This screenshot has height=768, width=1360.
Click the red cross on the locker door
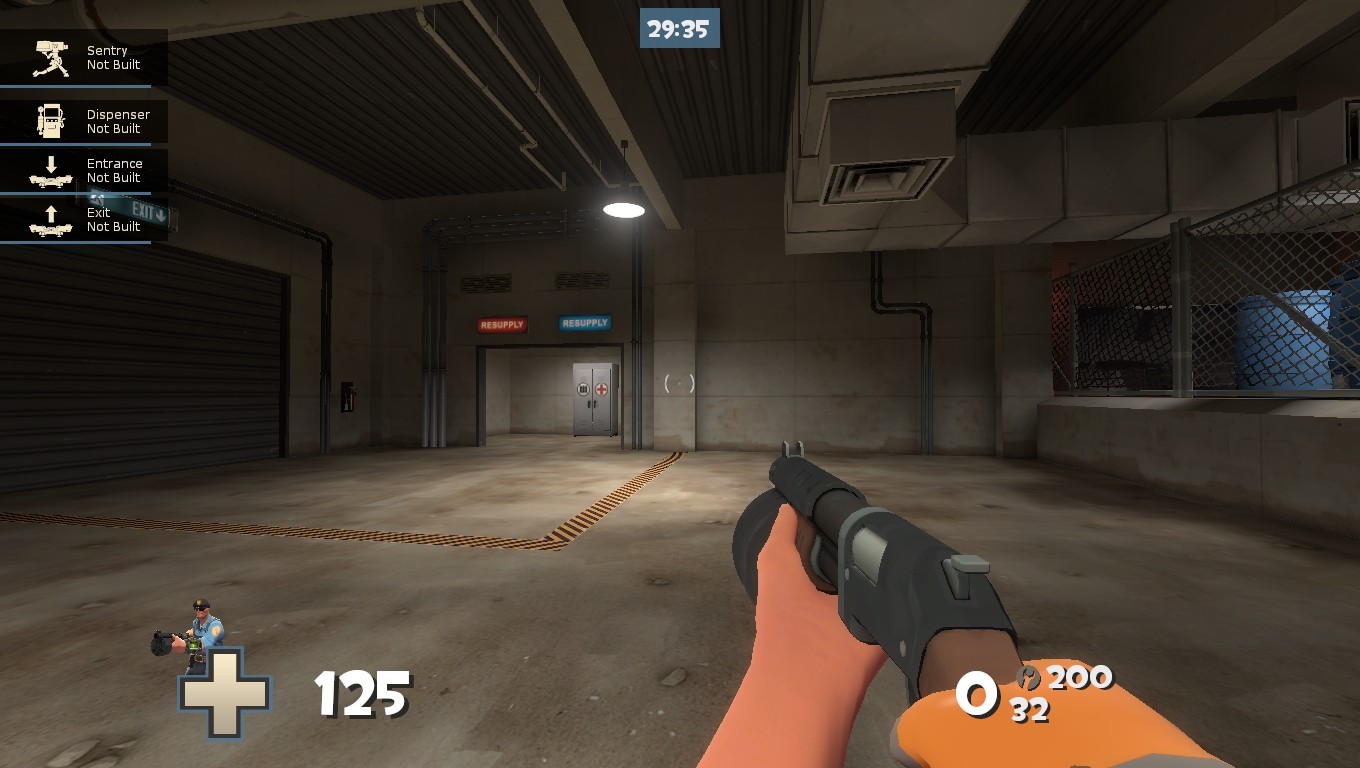click(601, 387)
